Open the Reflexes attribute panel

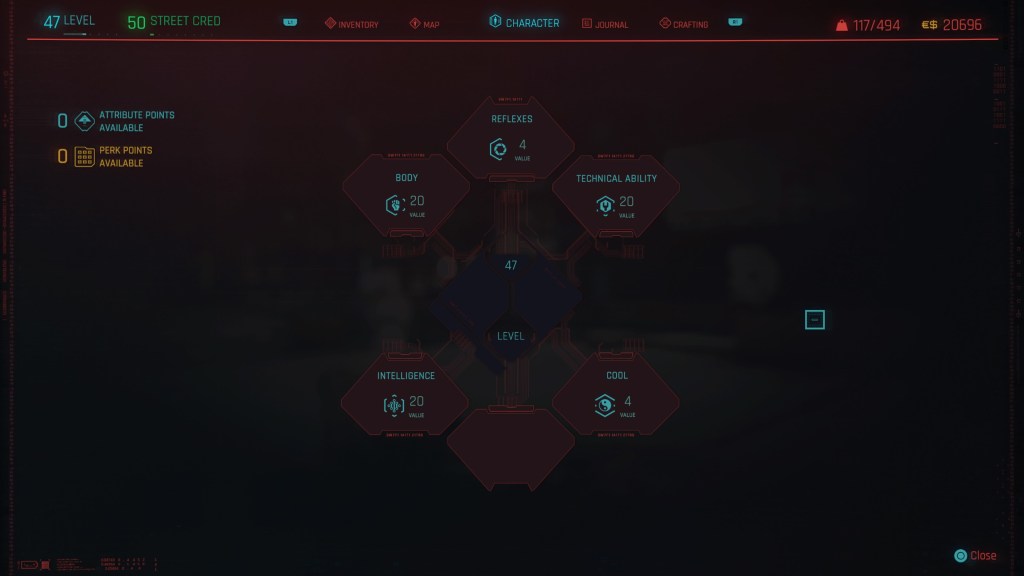[511, 140]
